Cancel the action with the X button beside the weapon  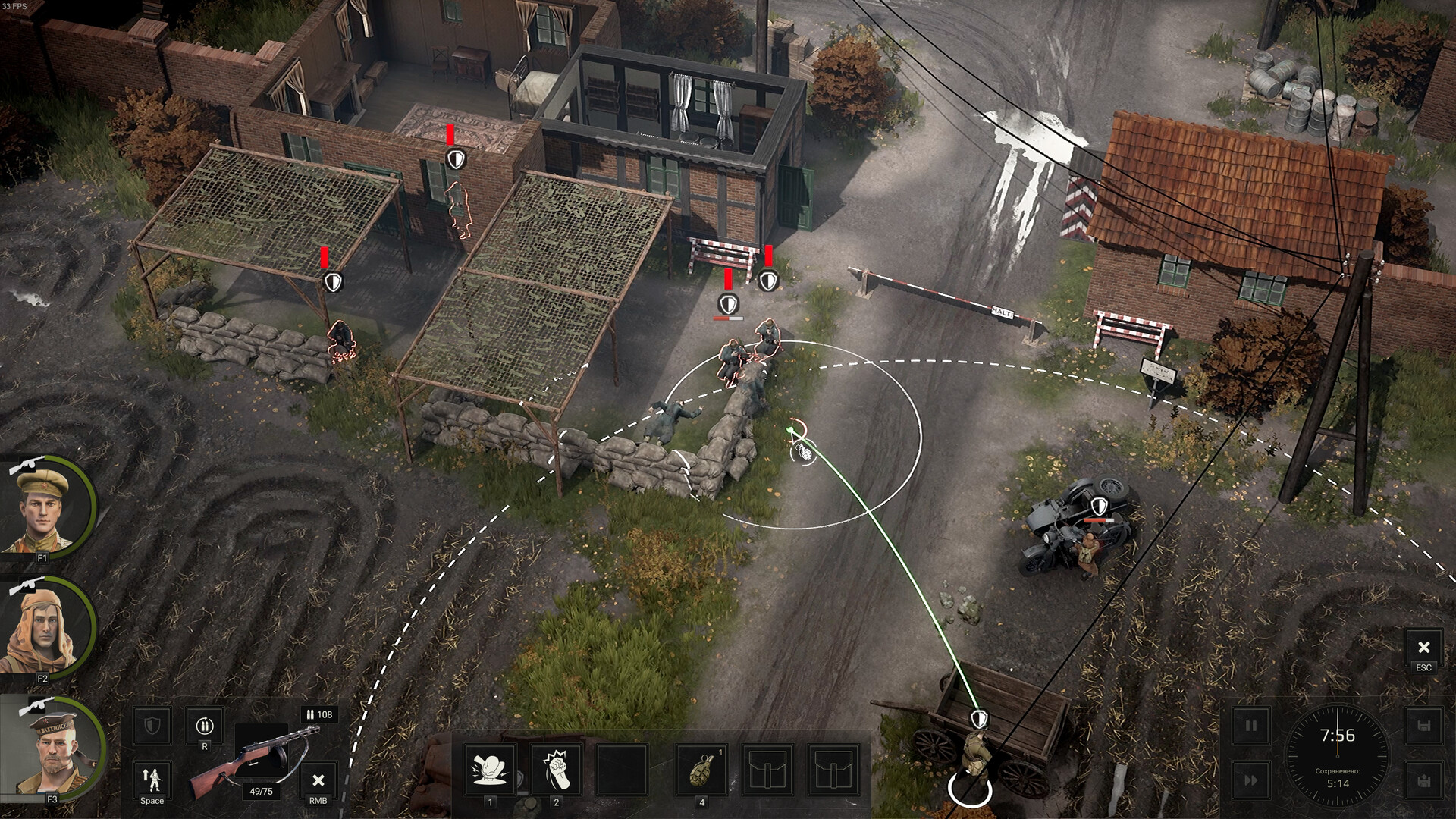318,780
